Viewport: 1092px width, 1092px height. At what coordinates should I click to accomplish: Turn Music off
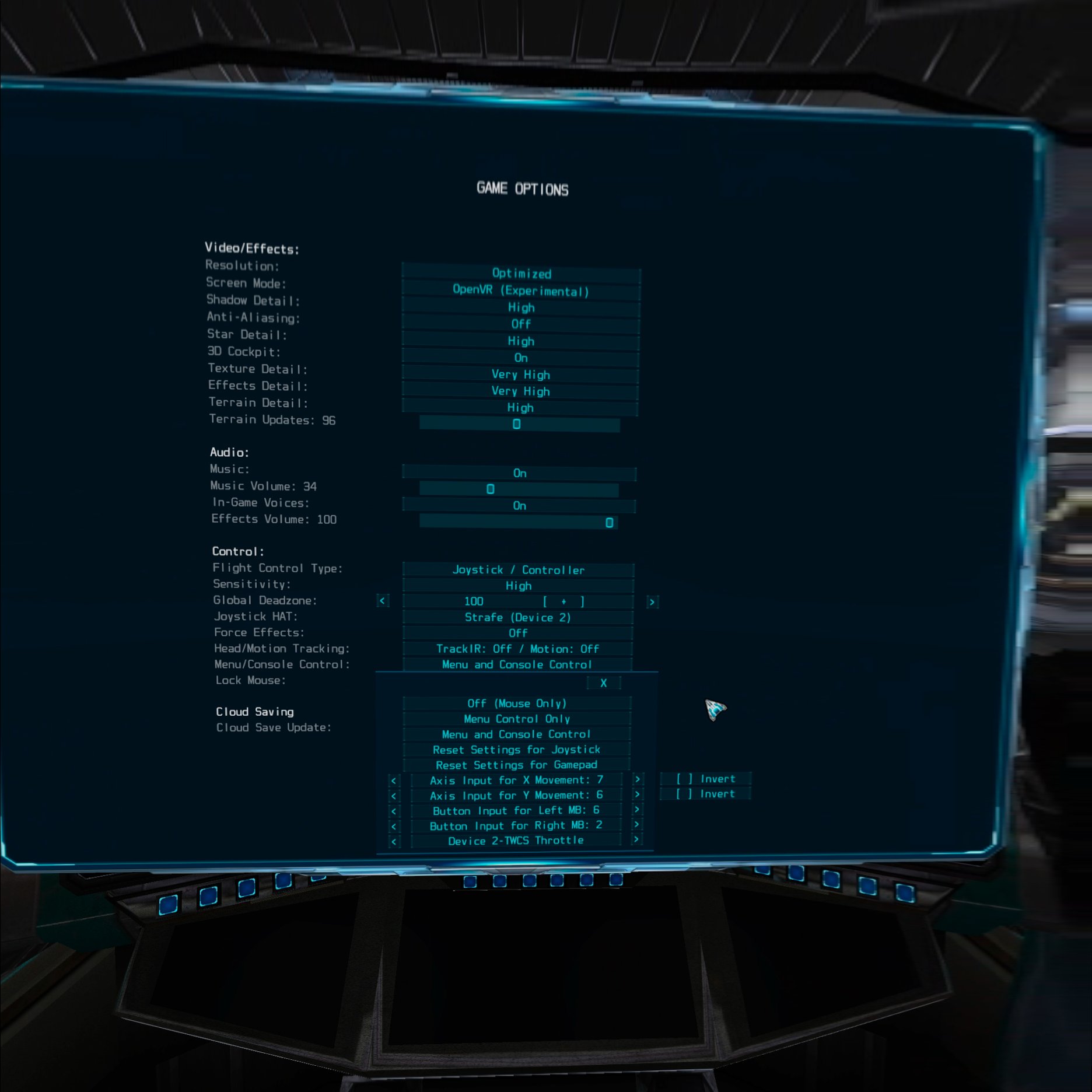coord(519,473)
